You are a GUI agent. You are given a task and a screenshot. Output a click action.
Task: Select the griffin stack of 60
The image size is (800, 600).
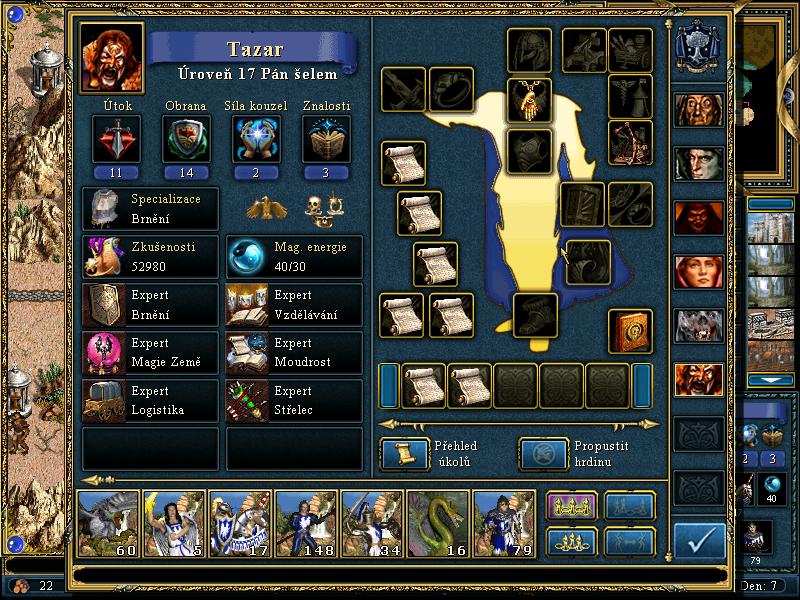click(x=108, y=522)
